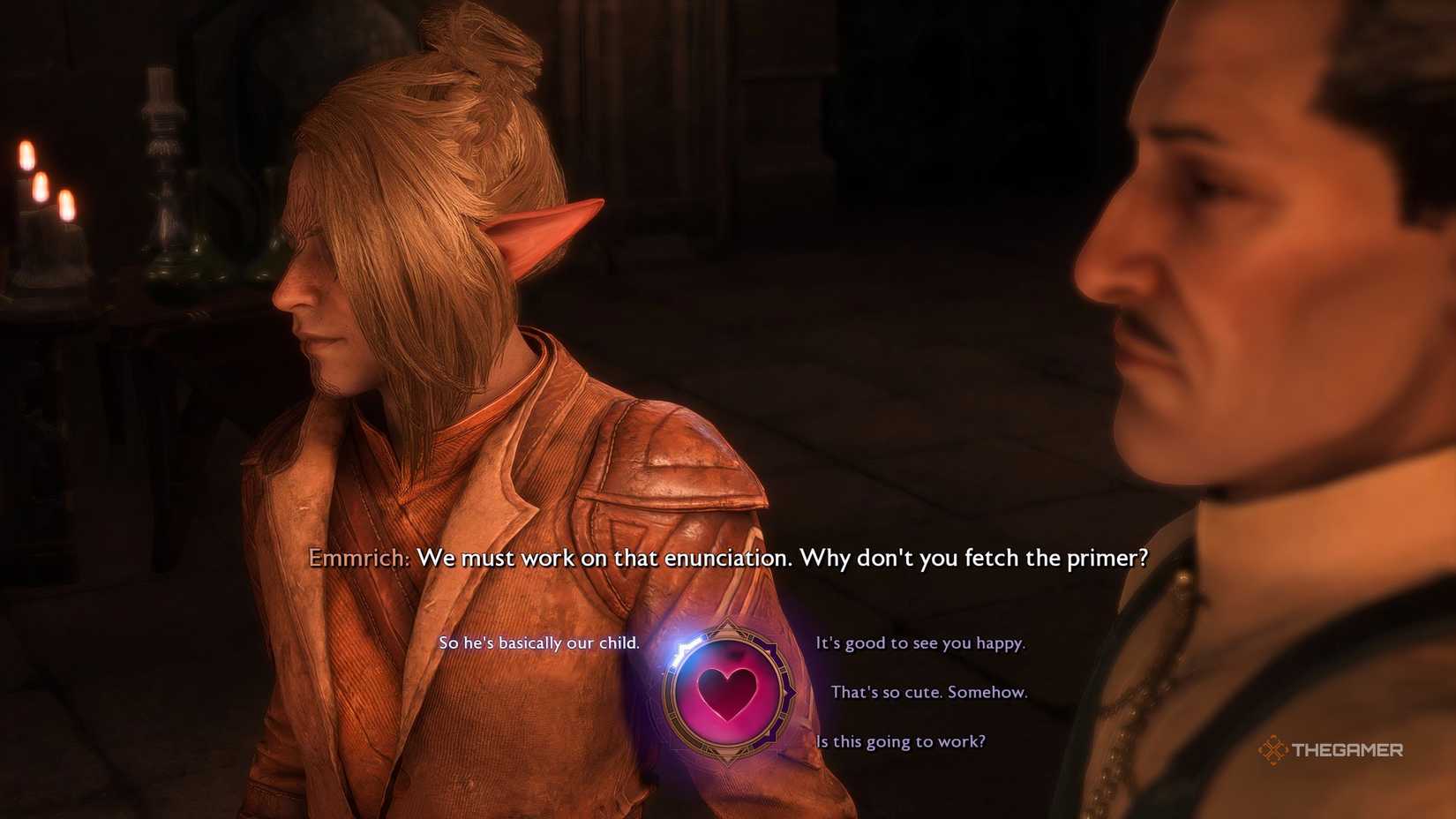Click the THEGAMER text label
This screenshot has width=1456, height=819.
click(1346, 751)
